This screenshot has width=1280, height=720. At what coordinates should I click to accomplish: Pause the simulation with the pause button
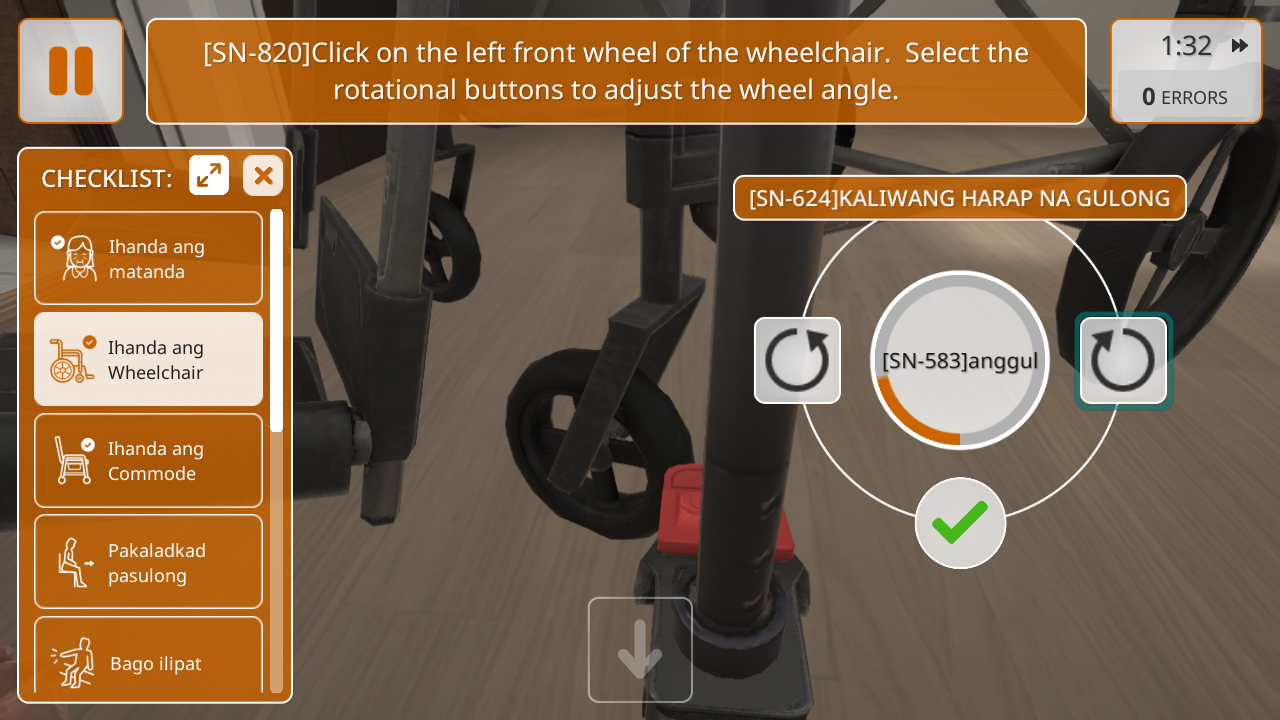pyautogui.click(x=71, y=71)
